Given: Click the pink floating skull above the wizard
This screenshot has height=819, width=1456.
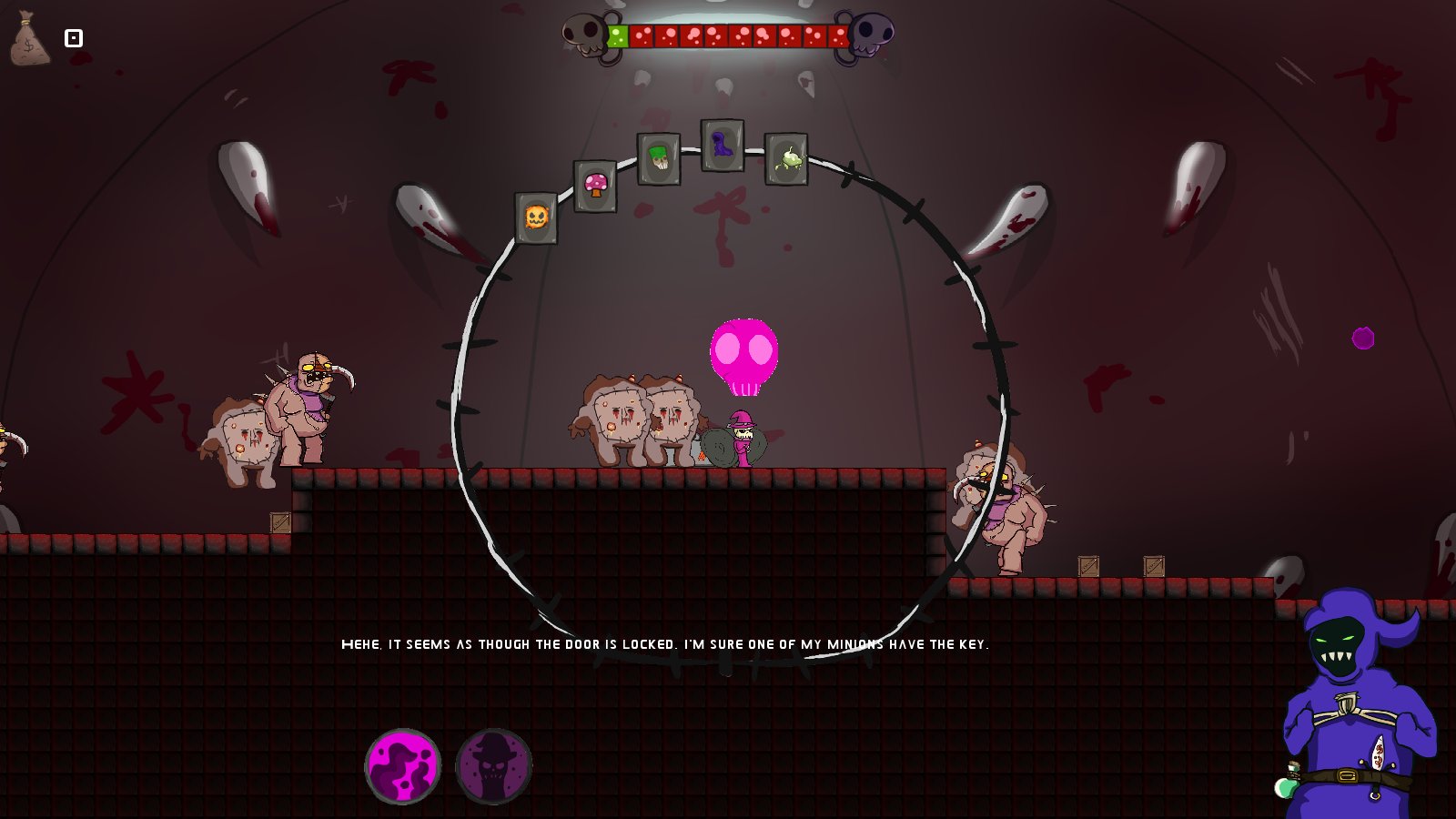Looking at the screenshot, I should point(743,356).
